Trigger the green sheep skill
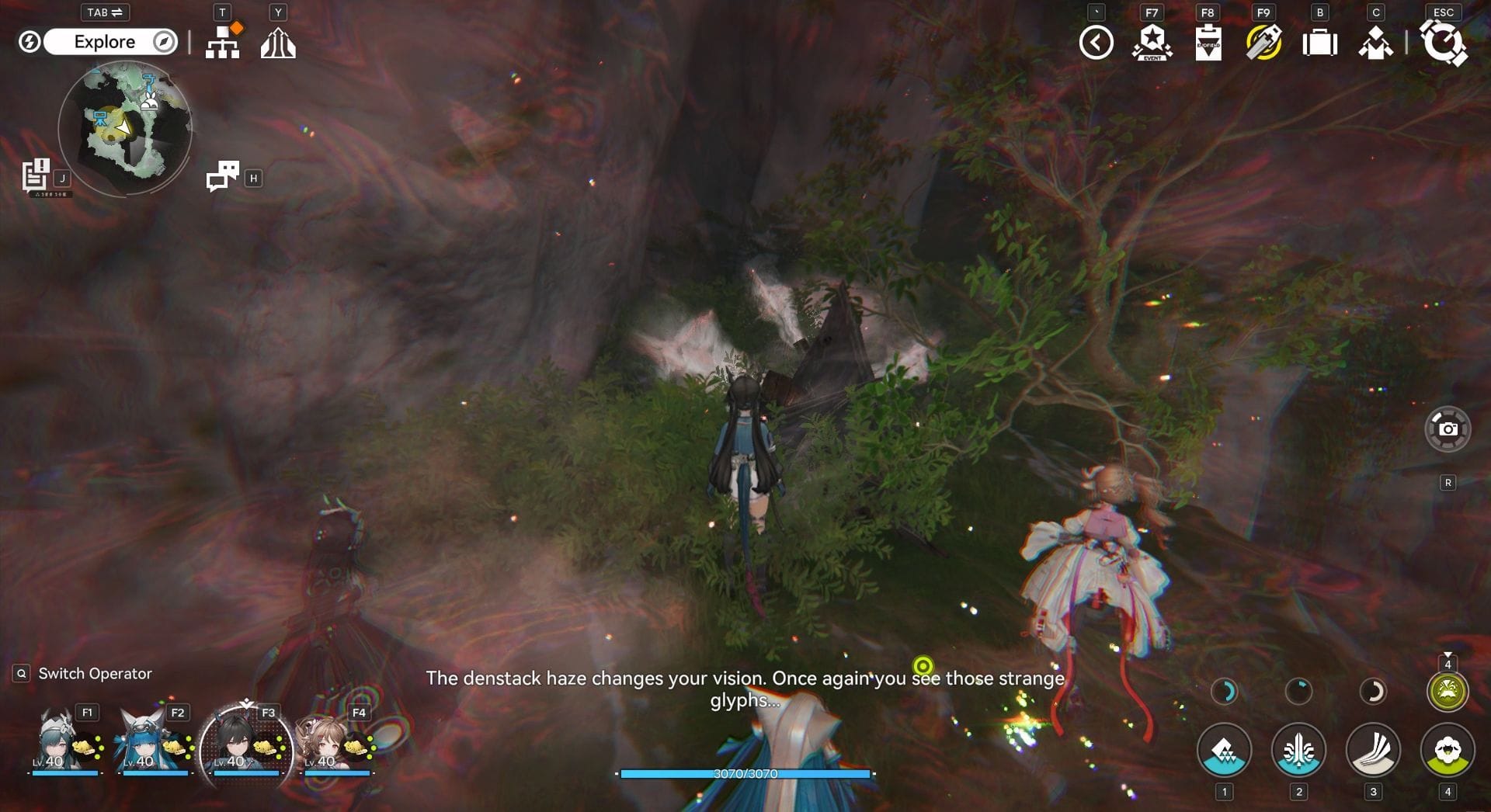Viewport: 1491px width, 812px height. 1448,750
